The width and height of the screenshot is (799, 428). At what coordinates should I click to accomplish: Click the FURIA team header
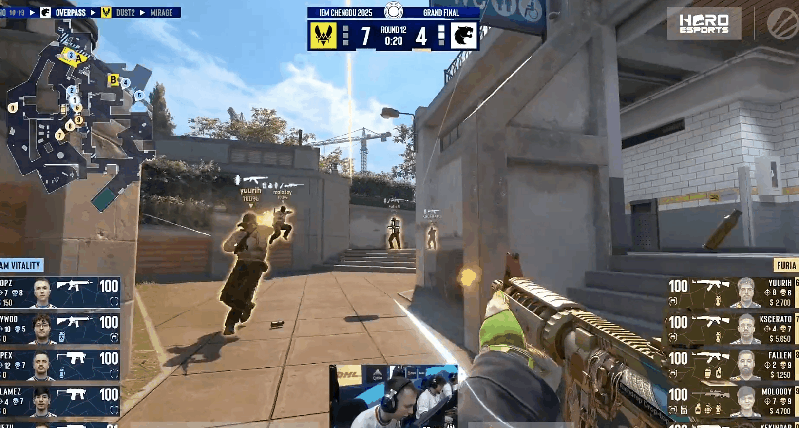point(785,265)
